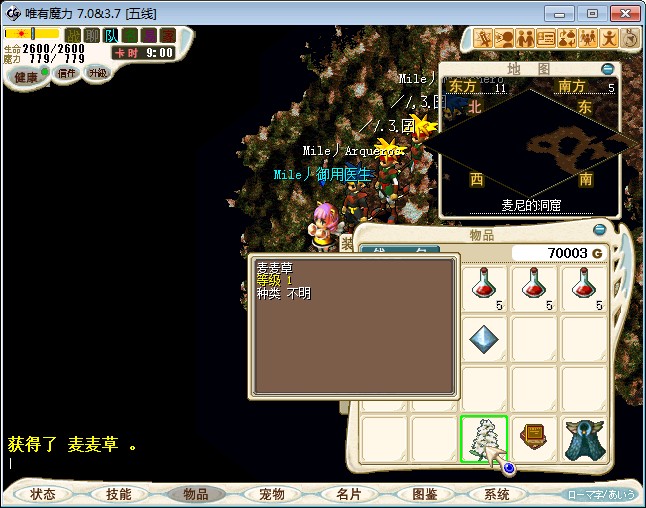This screenshot has width=646, height=508.
Task: Select the 物品 items menu button
Action: click(196, 494)
